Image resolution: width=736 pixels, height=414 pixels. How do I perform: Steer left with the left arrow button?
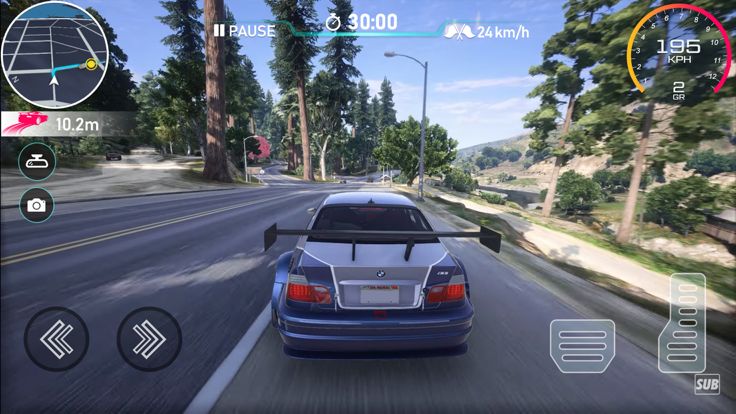pyautogui.click(x=56, y=339)
